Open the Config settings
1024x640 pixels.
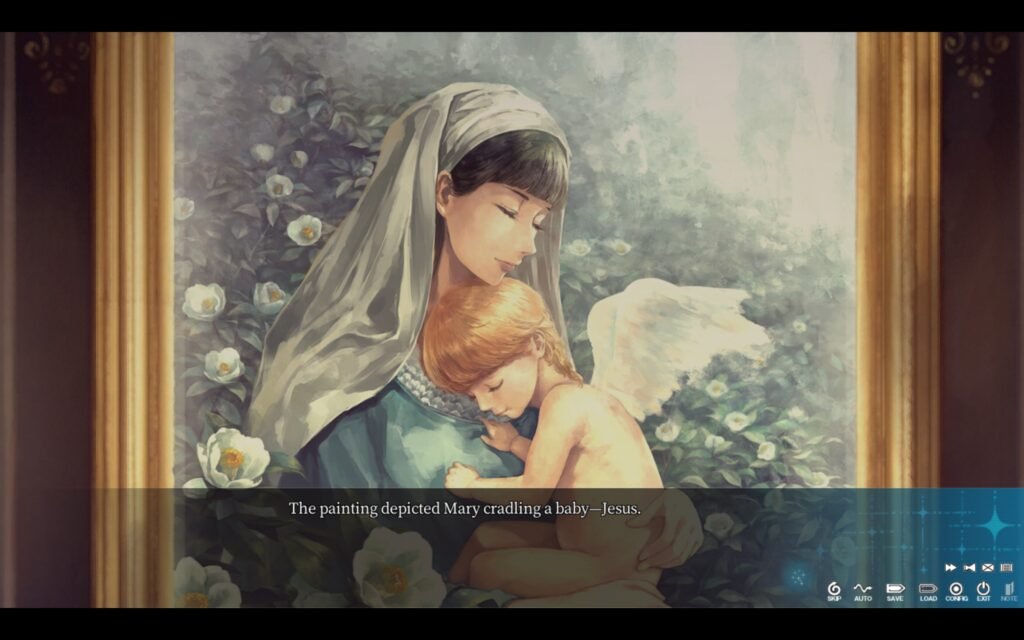point(956,590)
